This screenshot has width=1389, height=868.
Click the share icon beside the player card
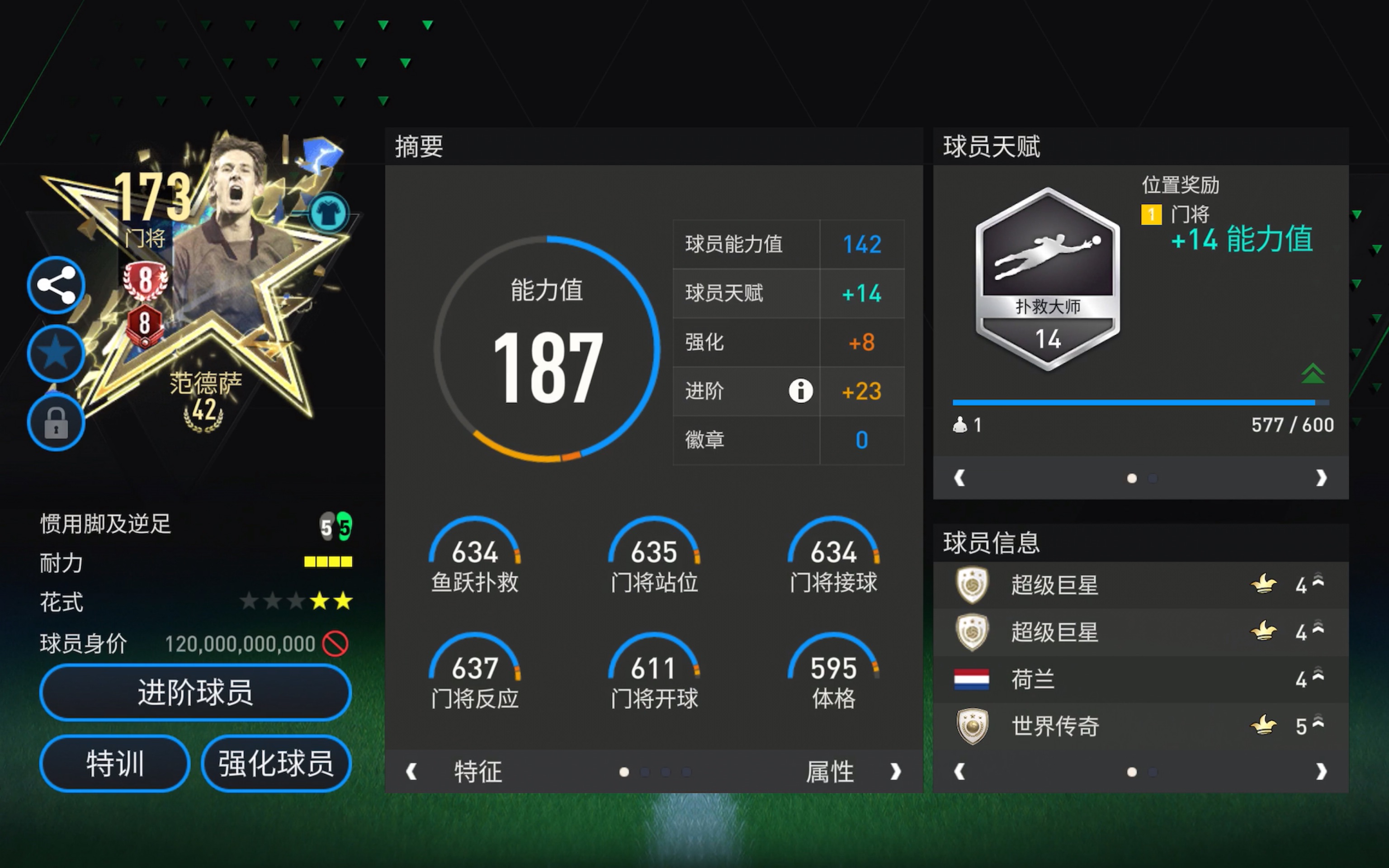tap(55, 285)
